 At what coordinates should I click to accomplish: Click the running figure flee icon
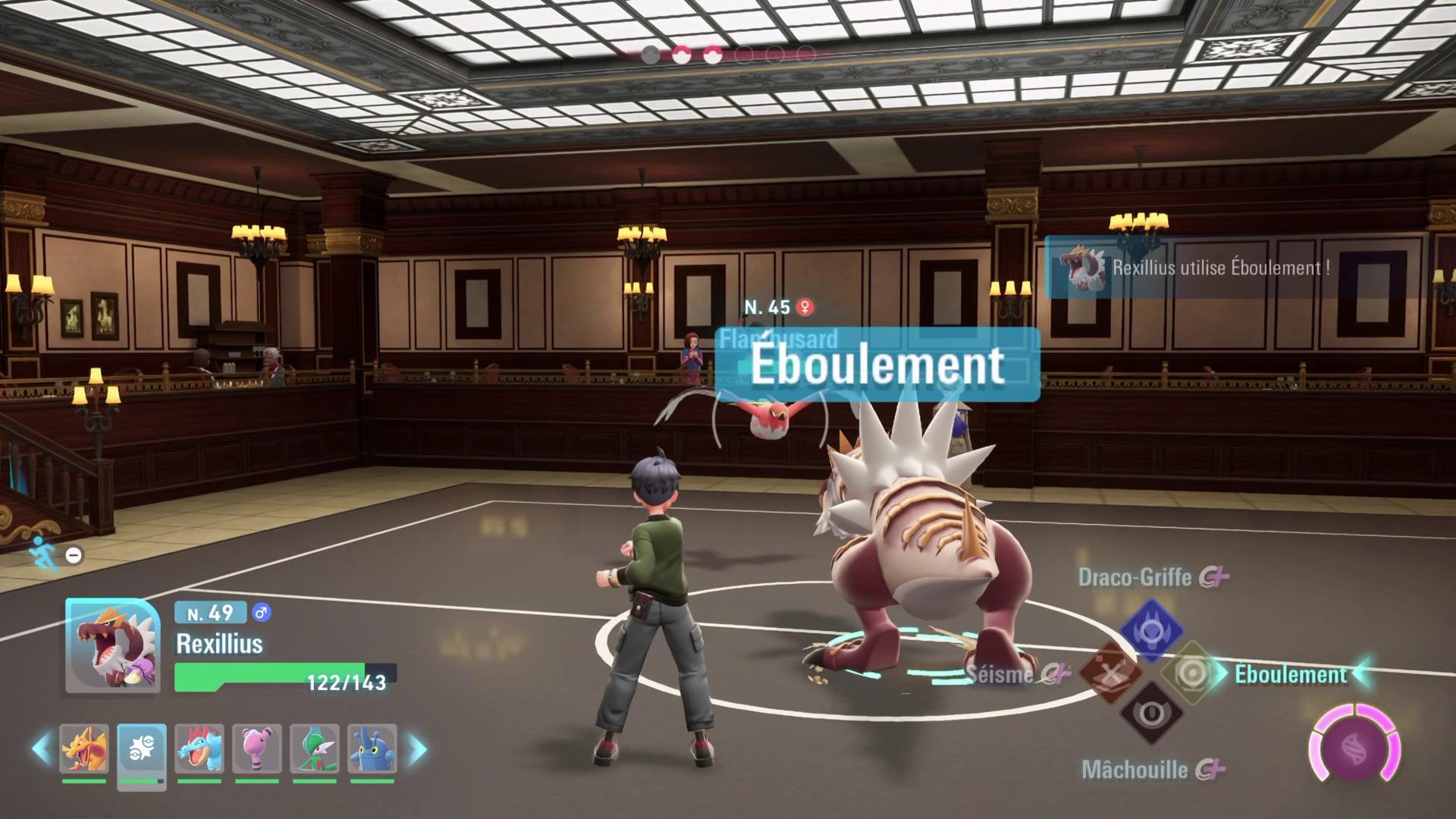click(x=42, y=553)
